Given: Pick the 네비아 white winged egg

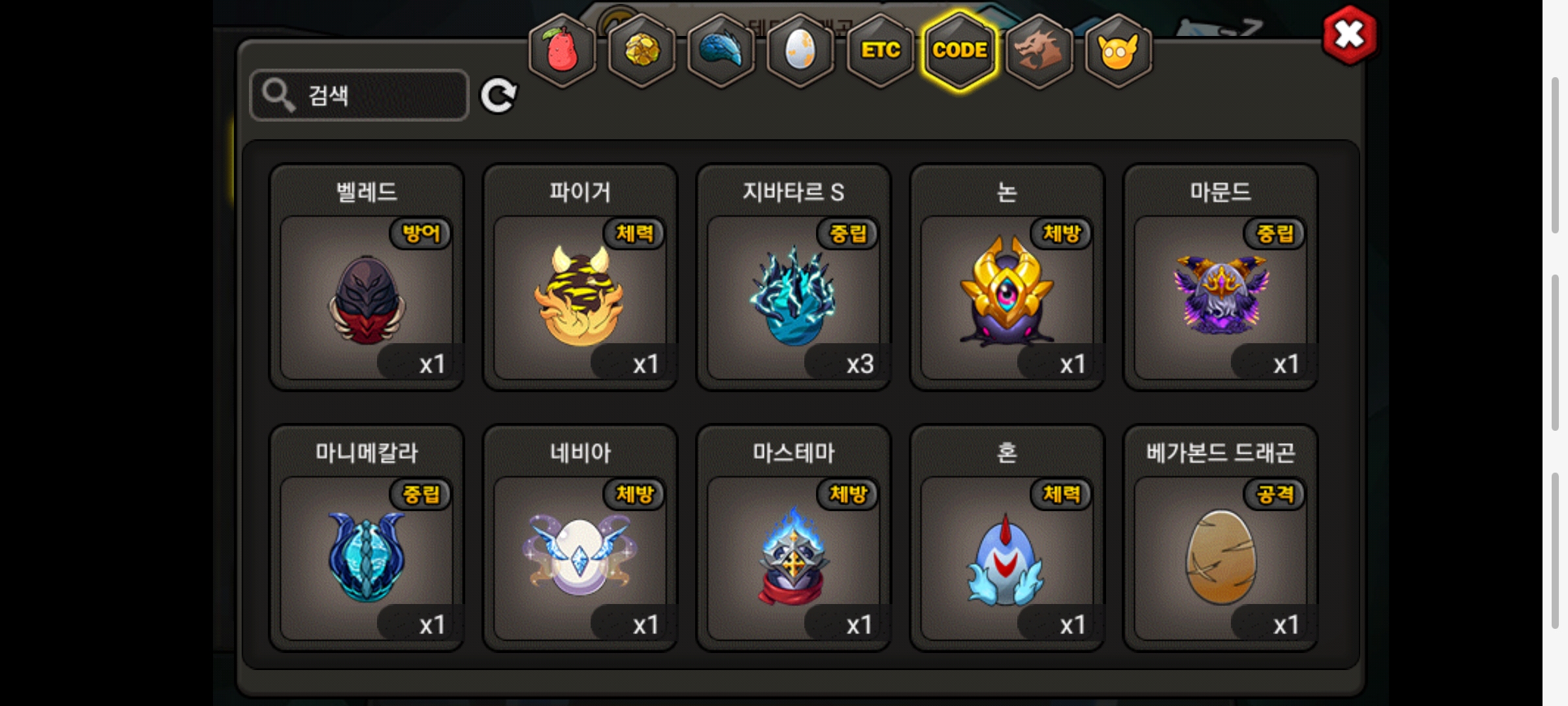Looking at the screenshot, I should point(580,558).
